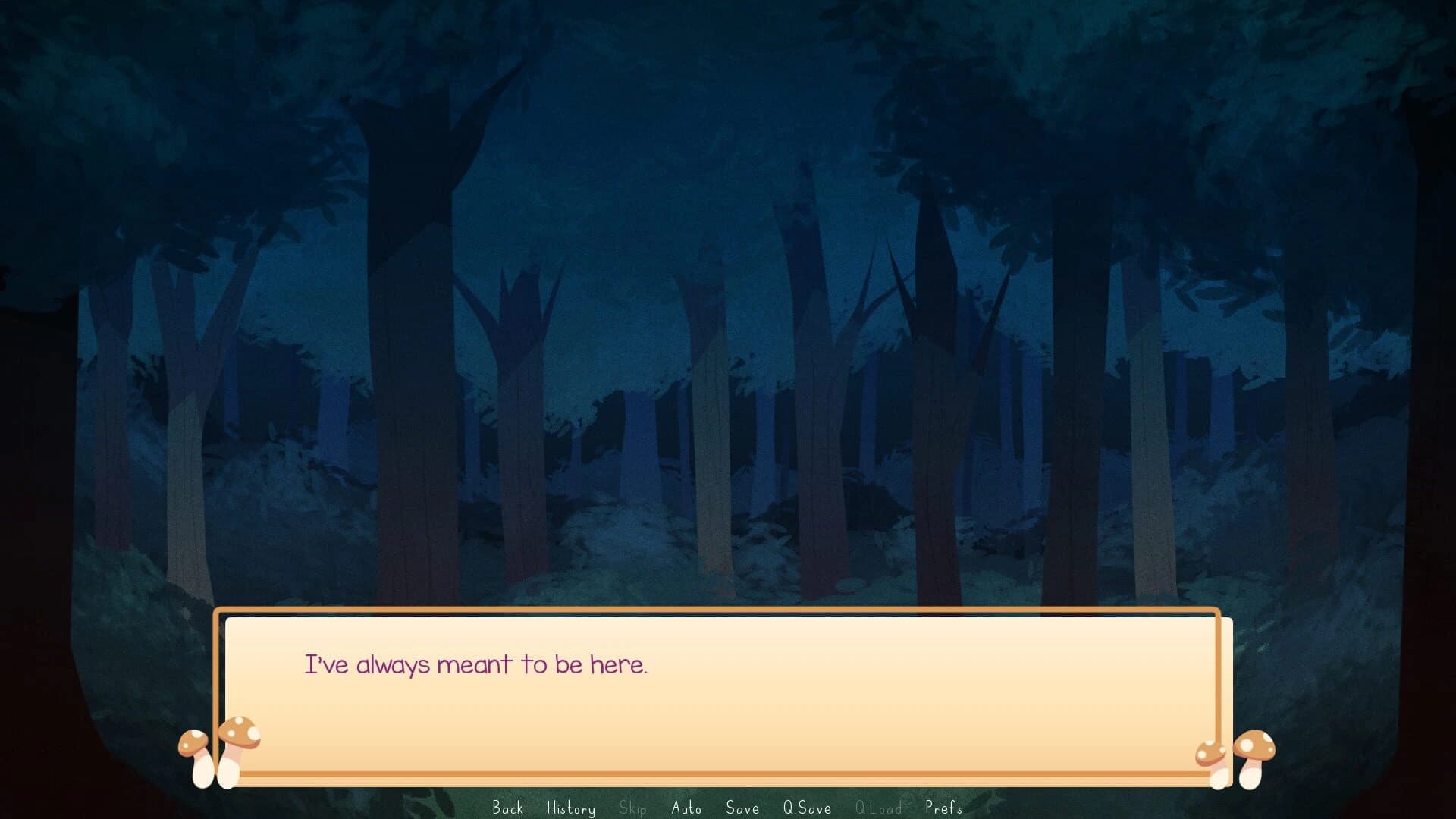This screenshot has width=1456, height=819.
Task: Click the forest background above the textbox
Action: (728, 303)
